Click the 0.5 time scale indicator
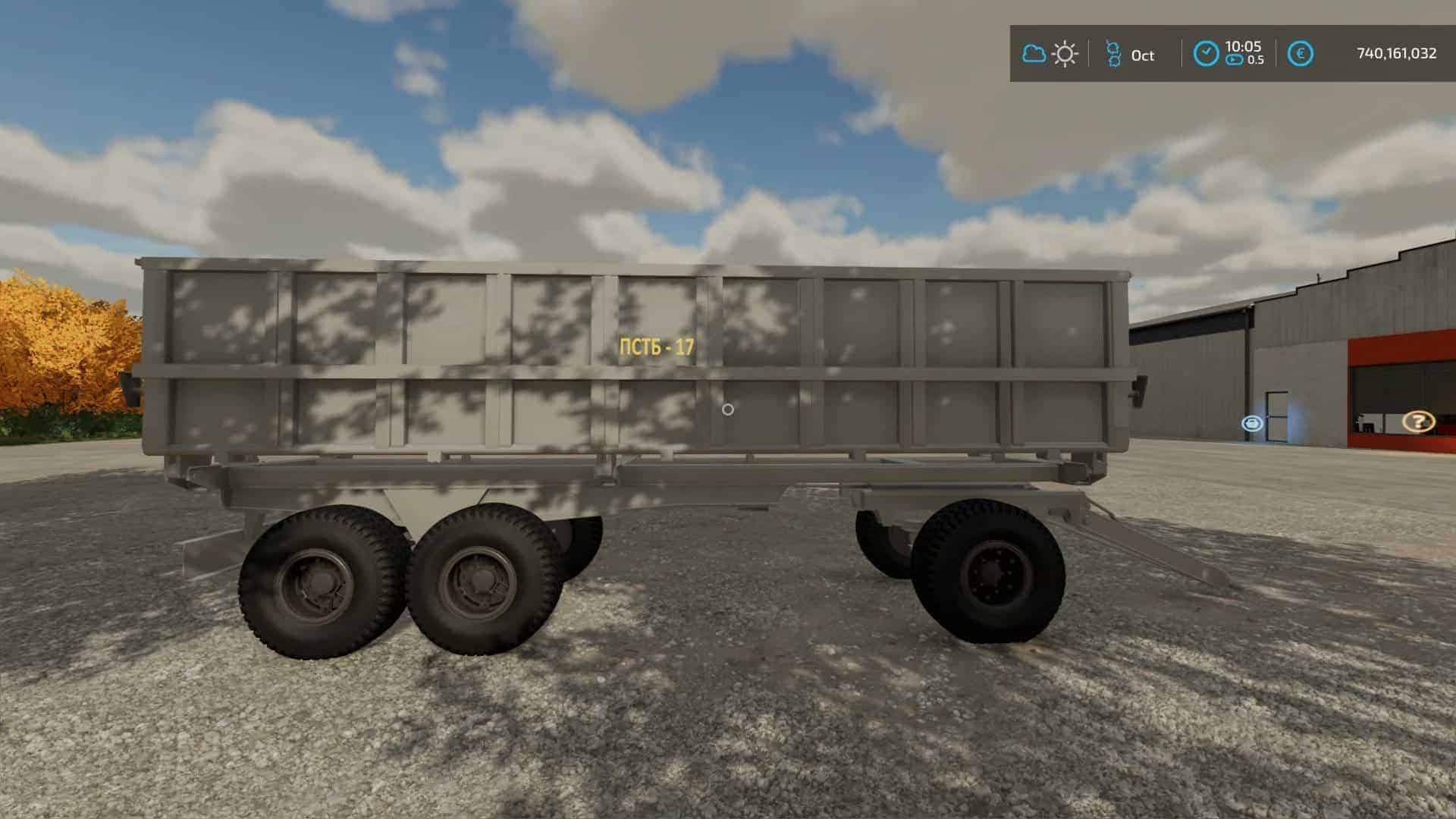This screenshot has height=819, width=1456. tap(1257, 59)
